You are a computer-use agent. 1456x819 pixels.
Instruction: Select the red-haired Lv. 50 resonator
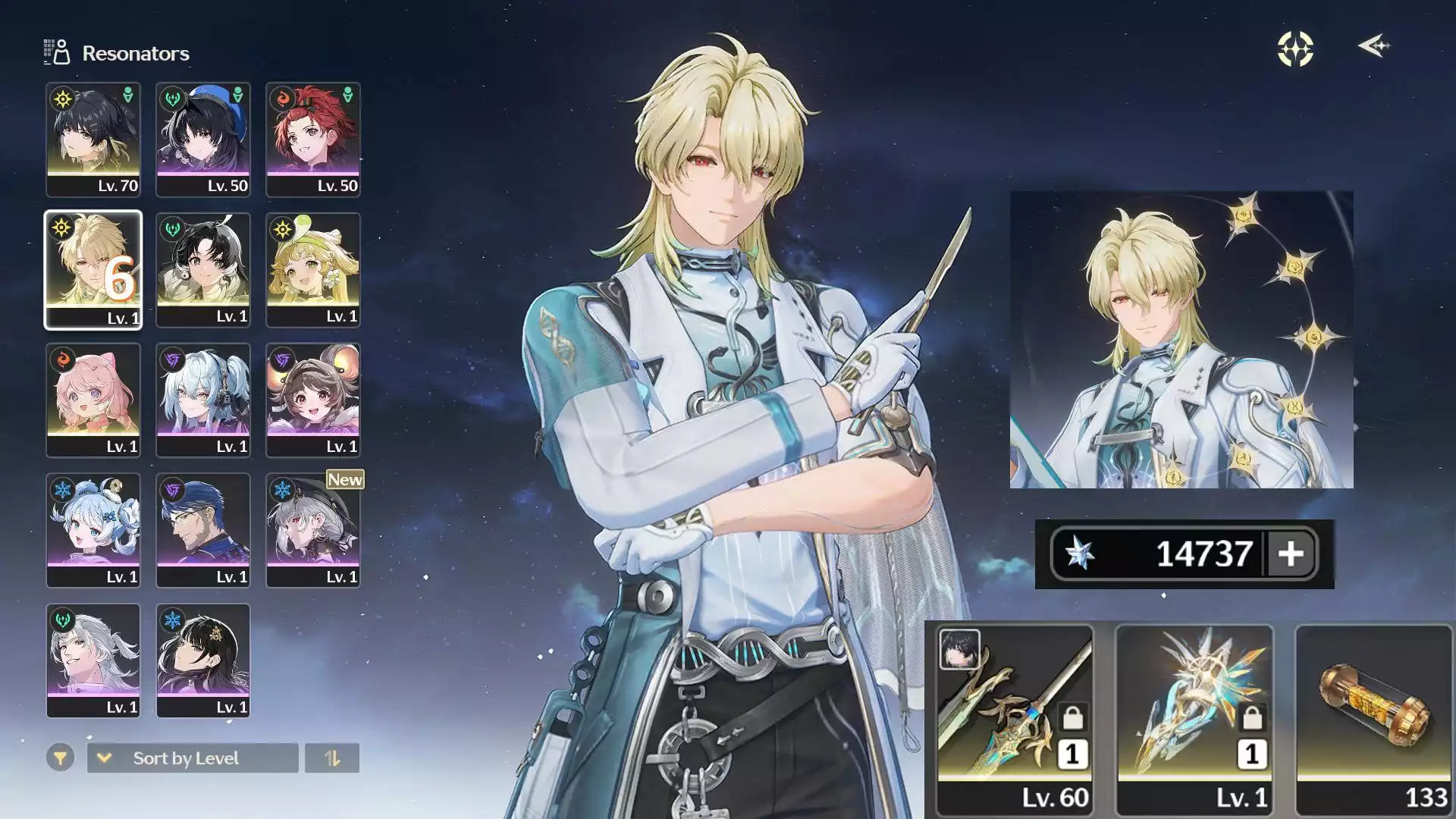click(x=313, y=140)
